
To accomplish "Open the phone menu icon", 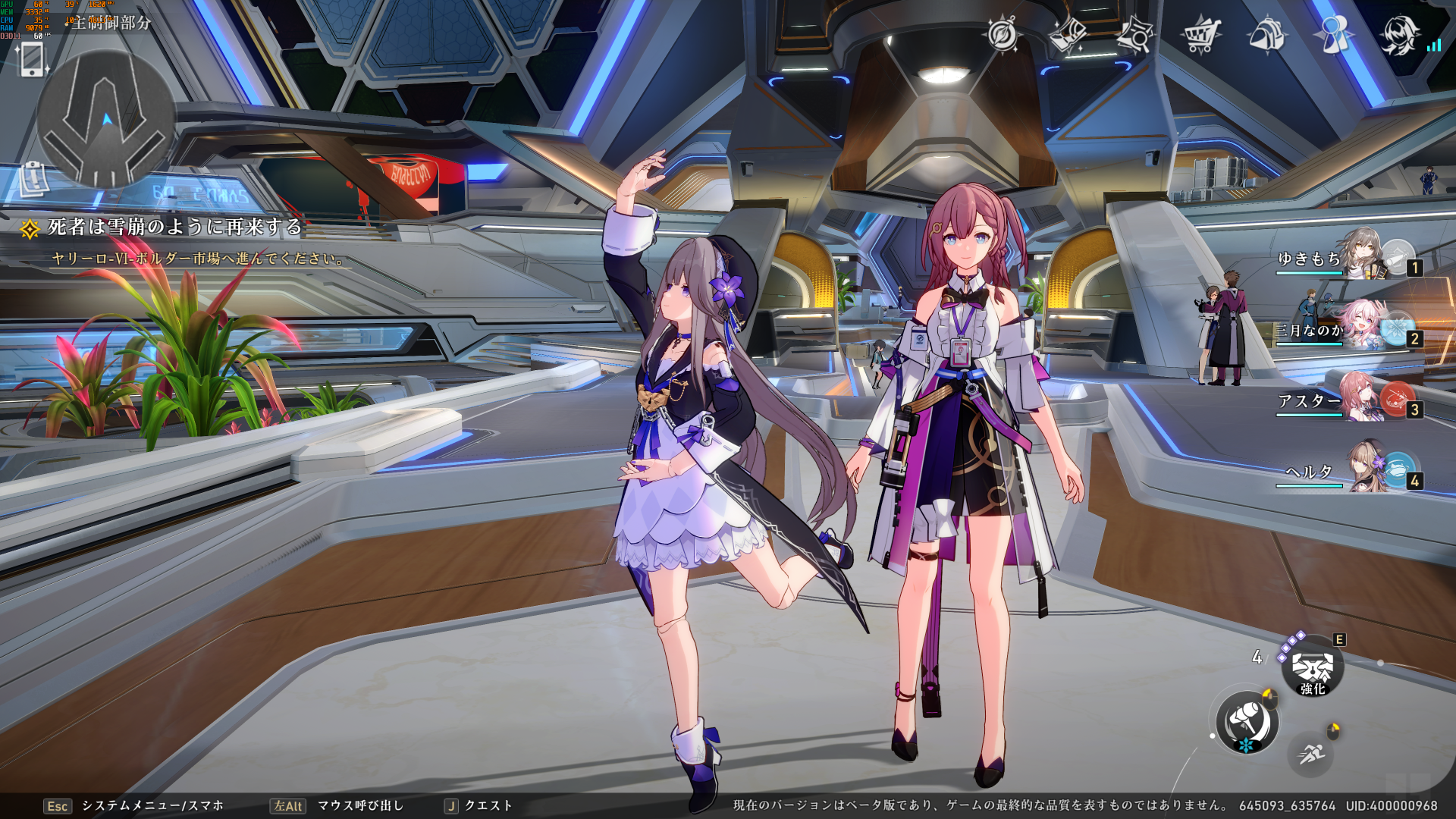I will [32, 59].
